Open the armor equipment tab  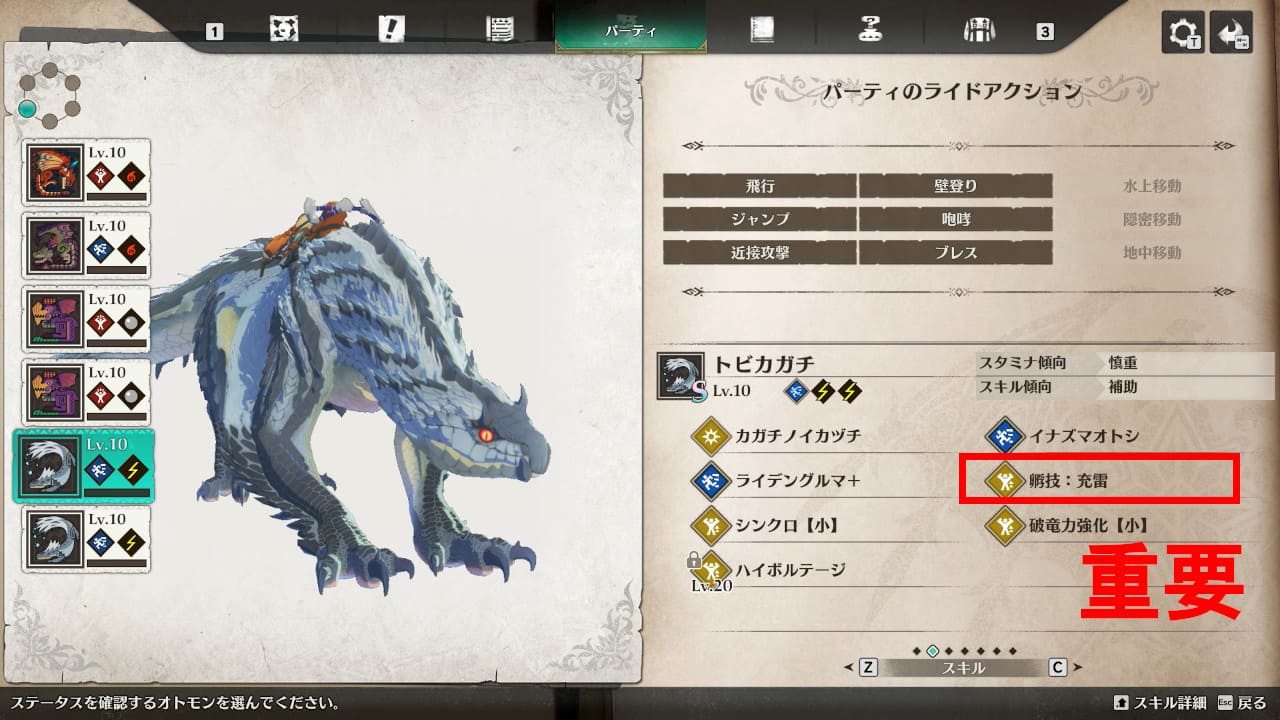[976, 30]
